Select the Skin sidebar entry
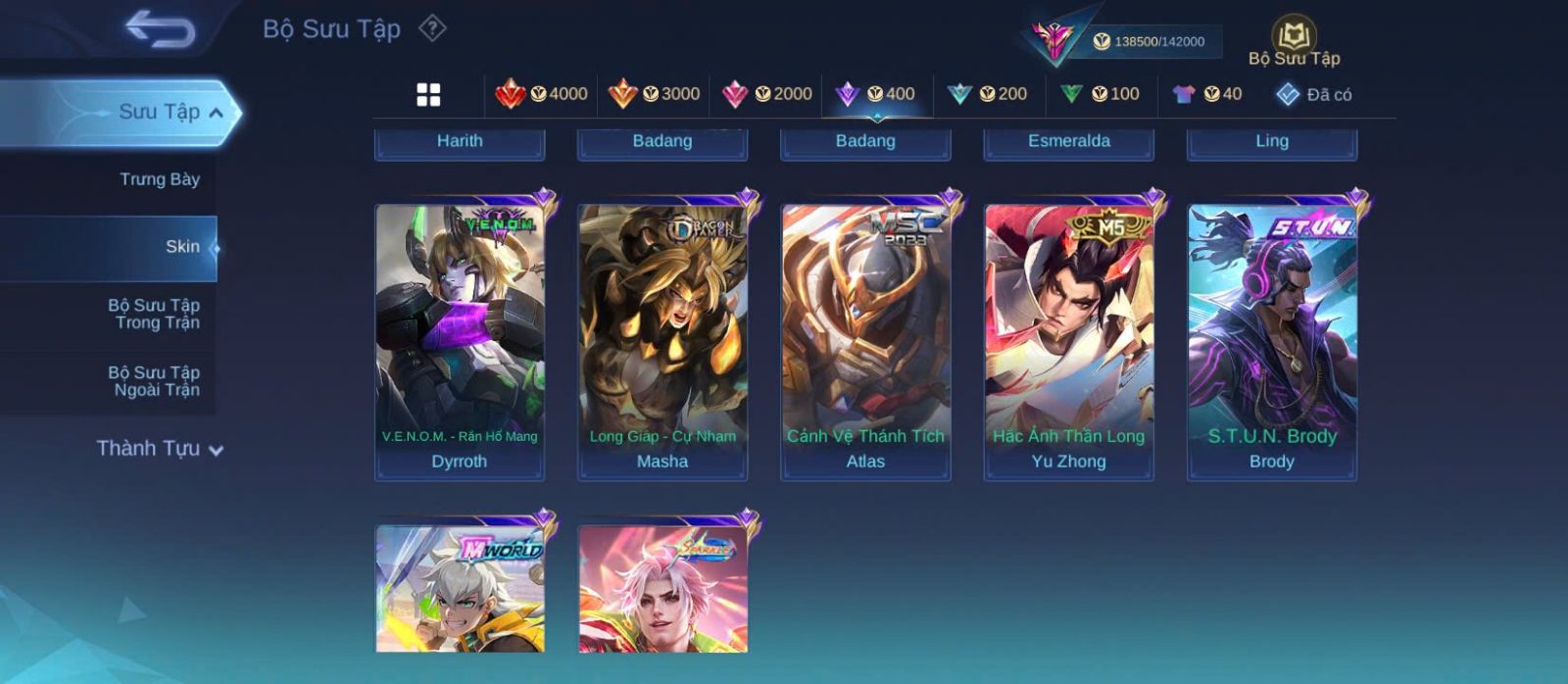The image size is (1568, 684). tap(181, 247)
